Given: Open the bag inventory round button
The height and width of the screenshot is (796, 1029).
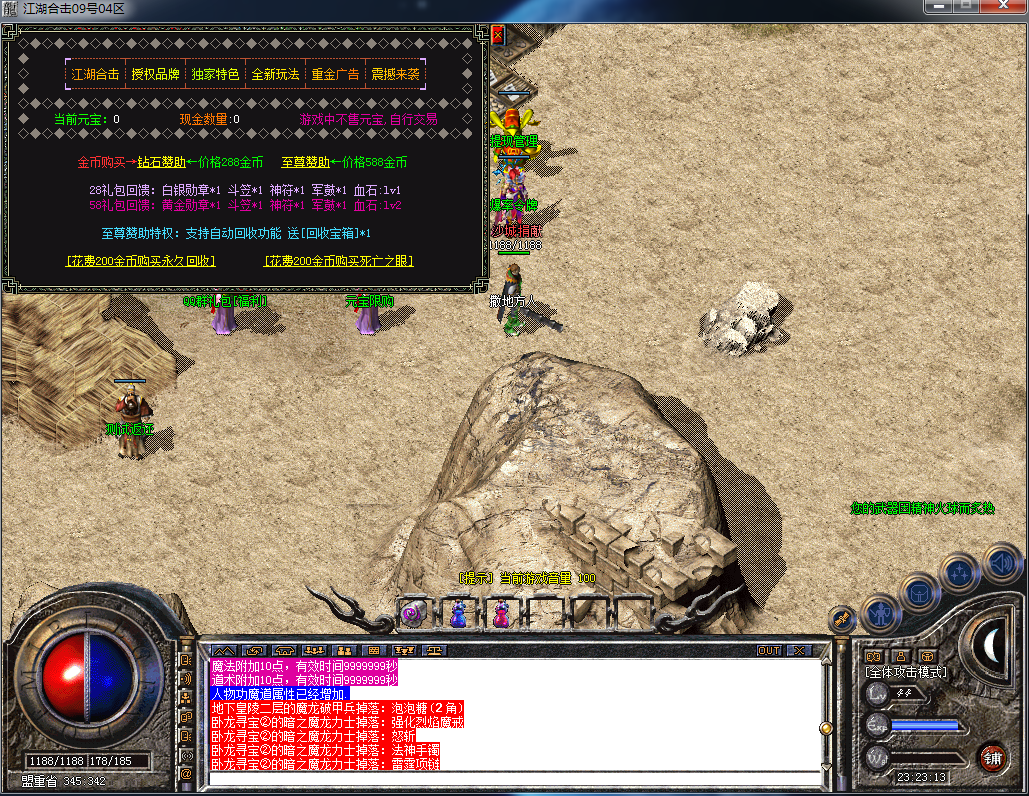Looking at the screenshot, I should coord(920,592).
